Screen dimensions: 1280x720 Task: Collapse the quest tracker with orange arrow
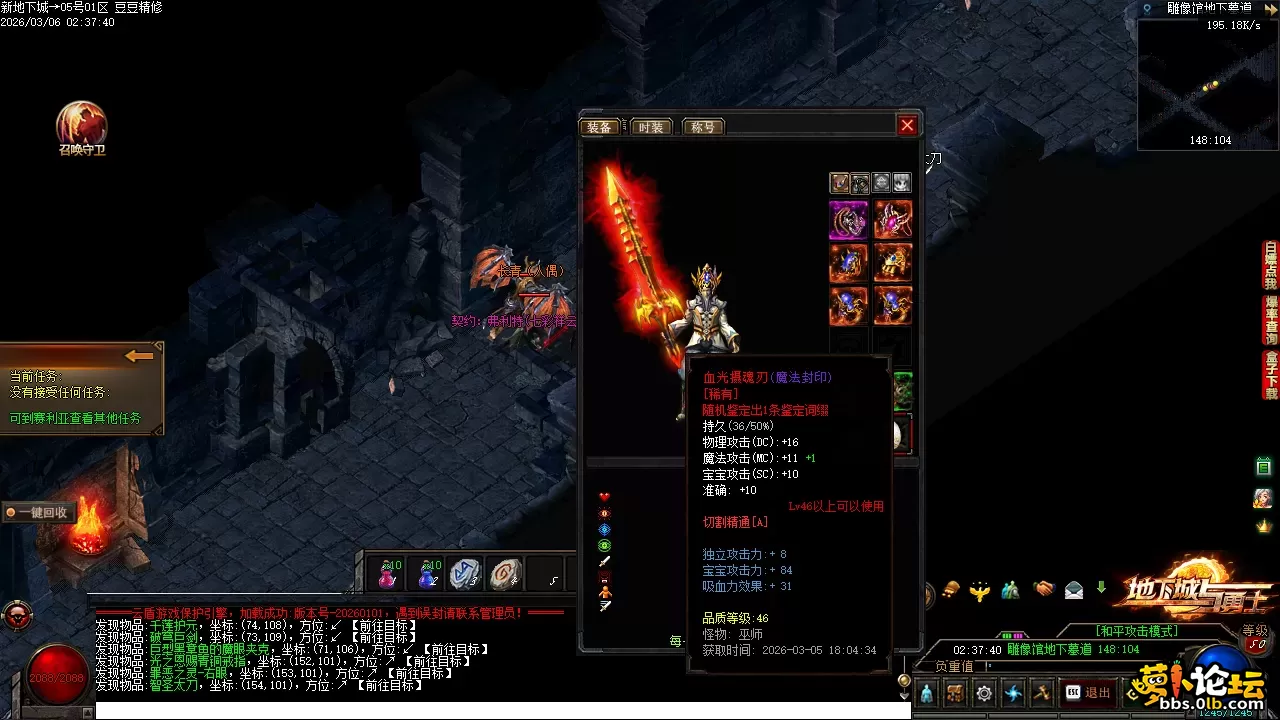[x=139, y=356]
